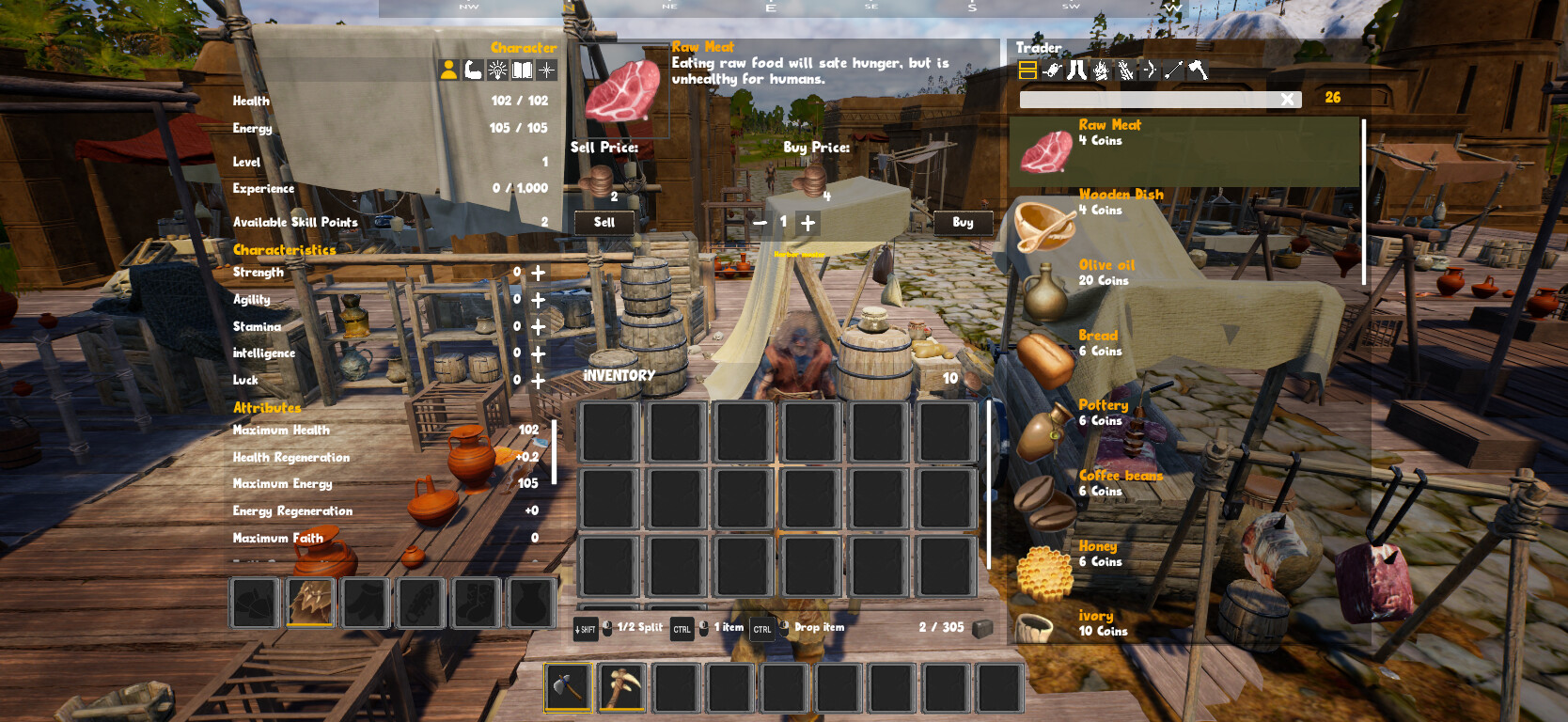Increase buy quantity with the plus stepper
1568x722 pixels.
(x=807, y=223)
